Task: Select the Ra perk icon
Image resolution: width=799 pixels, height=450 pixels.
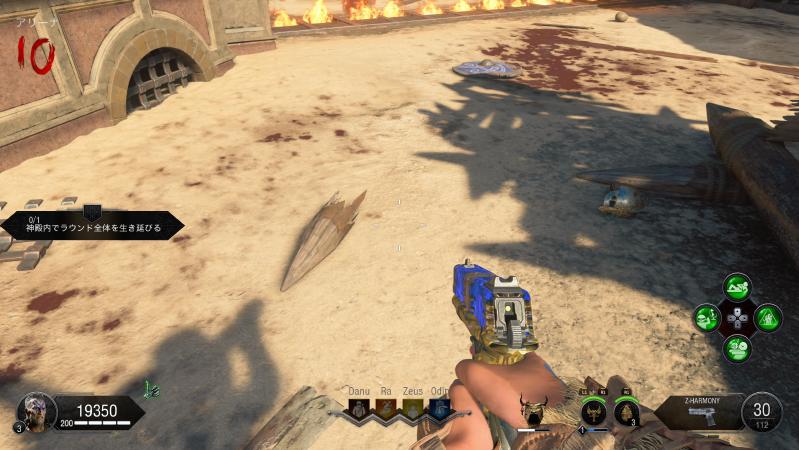Action: click(x=387, y=408)
